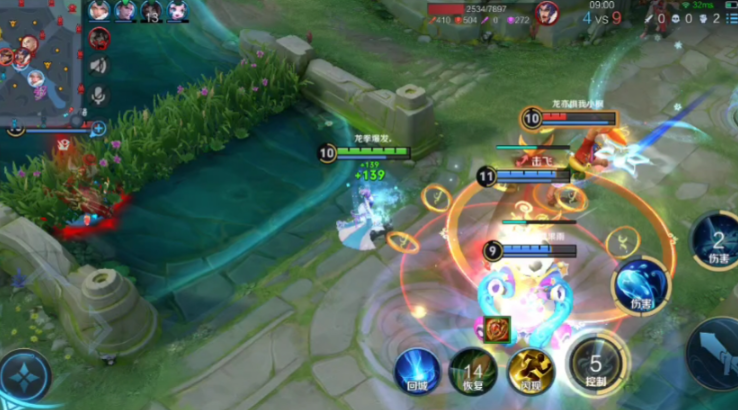Cast the Flash (闪现) summoner spell
Screen dimensions: 738x410
click(530, 370)
